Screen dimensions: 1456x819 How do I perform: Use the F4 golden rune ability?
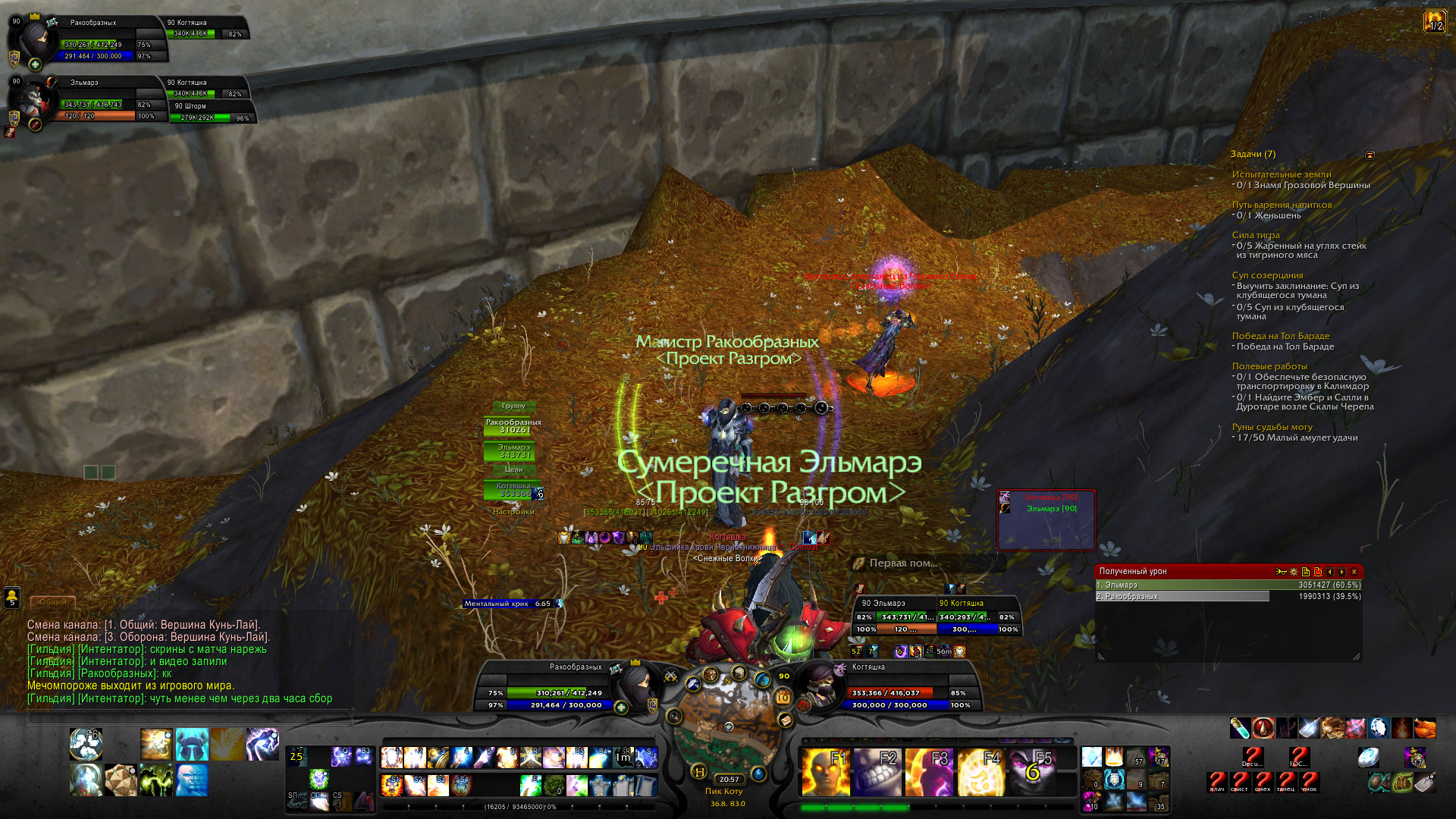(981, 772)
